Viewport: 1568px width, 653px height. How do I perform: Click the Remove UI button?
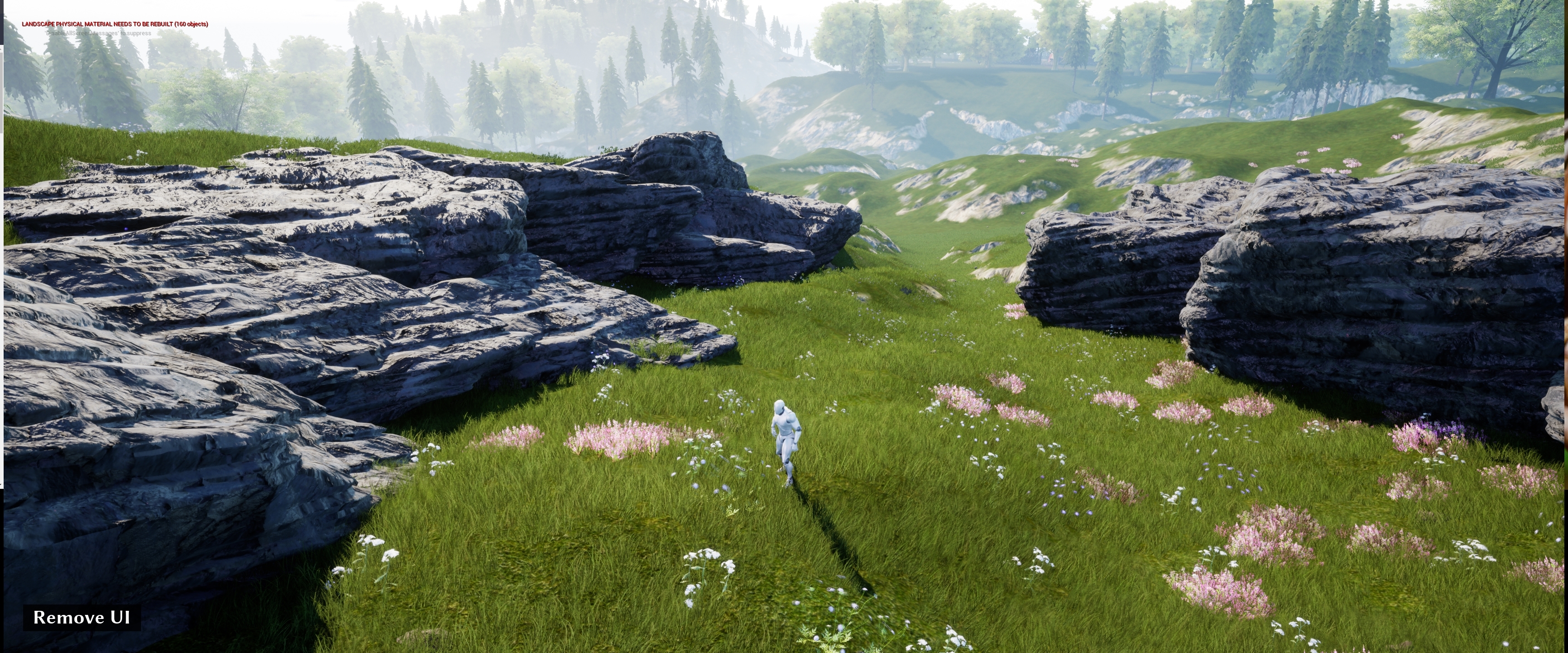82,617
